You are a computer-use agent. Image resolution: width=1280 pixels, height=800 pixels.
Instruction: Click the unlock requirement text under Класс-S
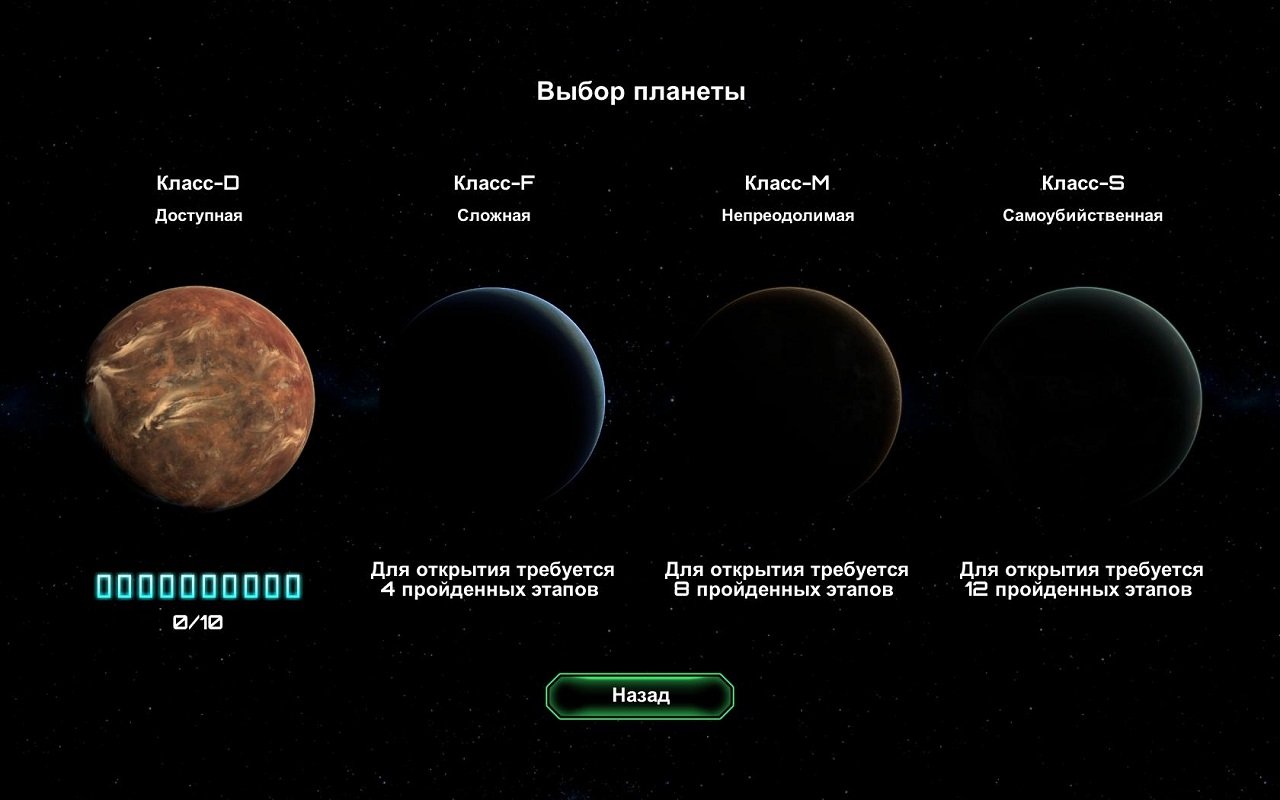[x=1080, y=579]
